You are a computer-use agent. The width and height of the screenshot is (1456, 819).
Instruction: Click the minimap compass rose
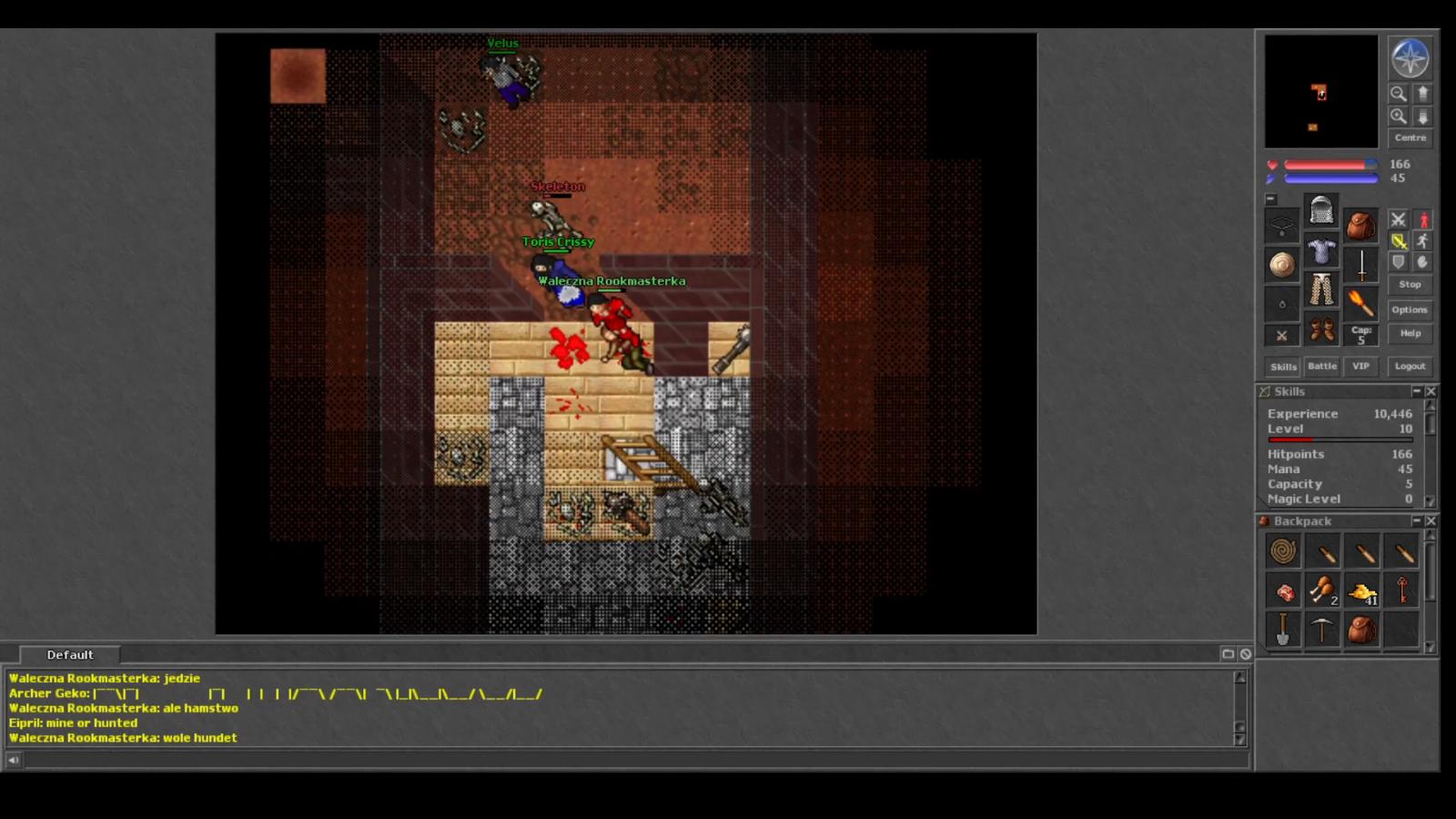click(x=1410, y=58)
